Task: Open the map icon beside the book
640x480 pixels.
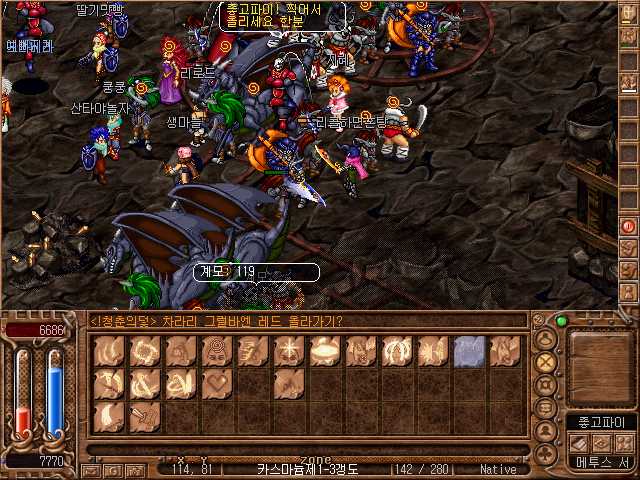Action: (602, 443)
